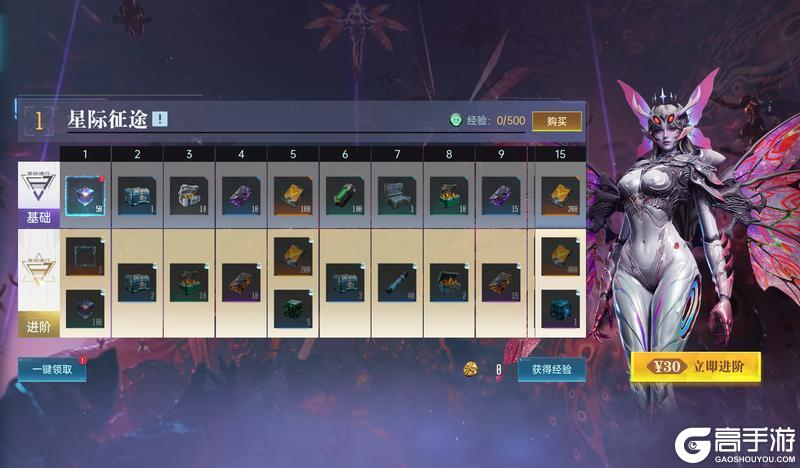Pick the level 6 basic green capsule reward
Viewport: 800px width, 468px height.
click(344, 194)
